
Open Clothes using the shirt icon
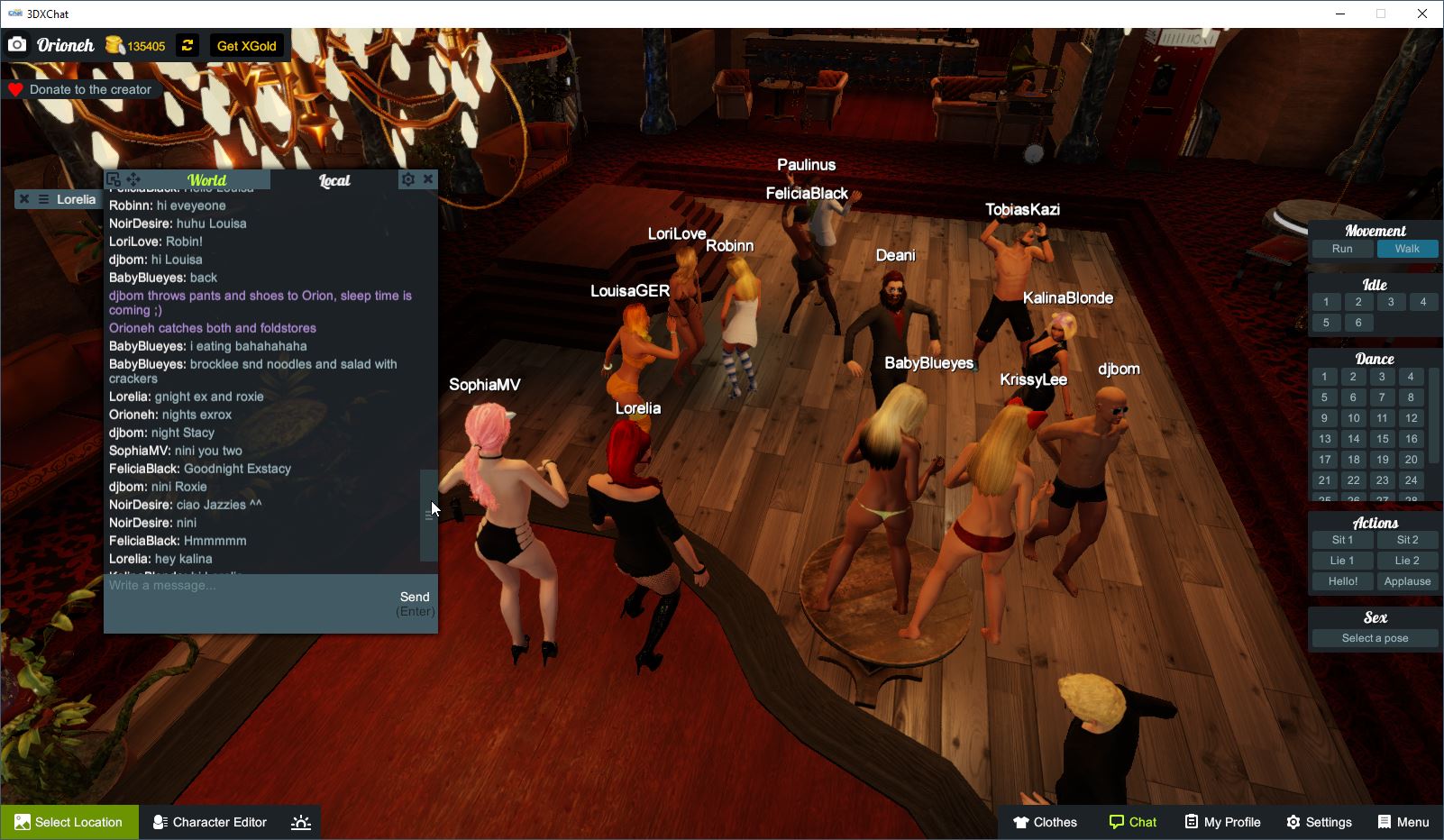coord(1023,821)
